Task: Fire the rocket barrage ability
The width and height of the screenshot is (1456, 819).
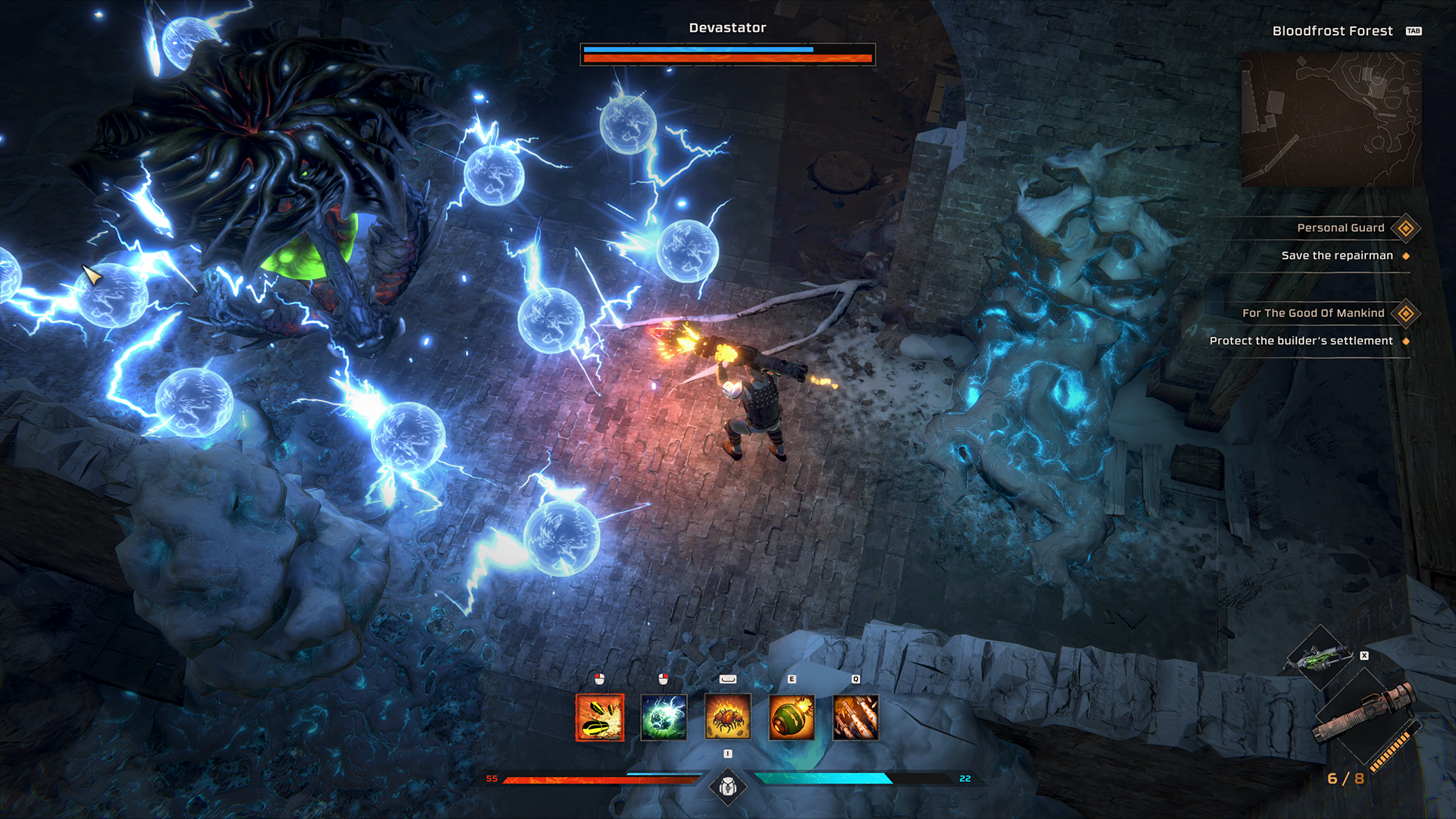Action: pyautogui.click(x=855, y=717)
